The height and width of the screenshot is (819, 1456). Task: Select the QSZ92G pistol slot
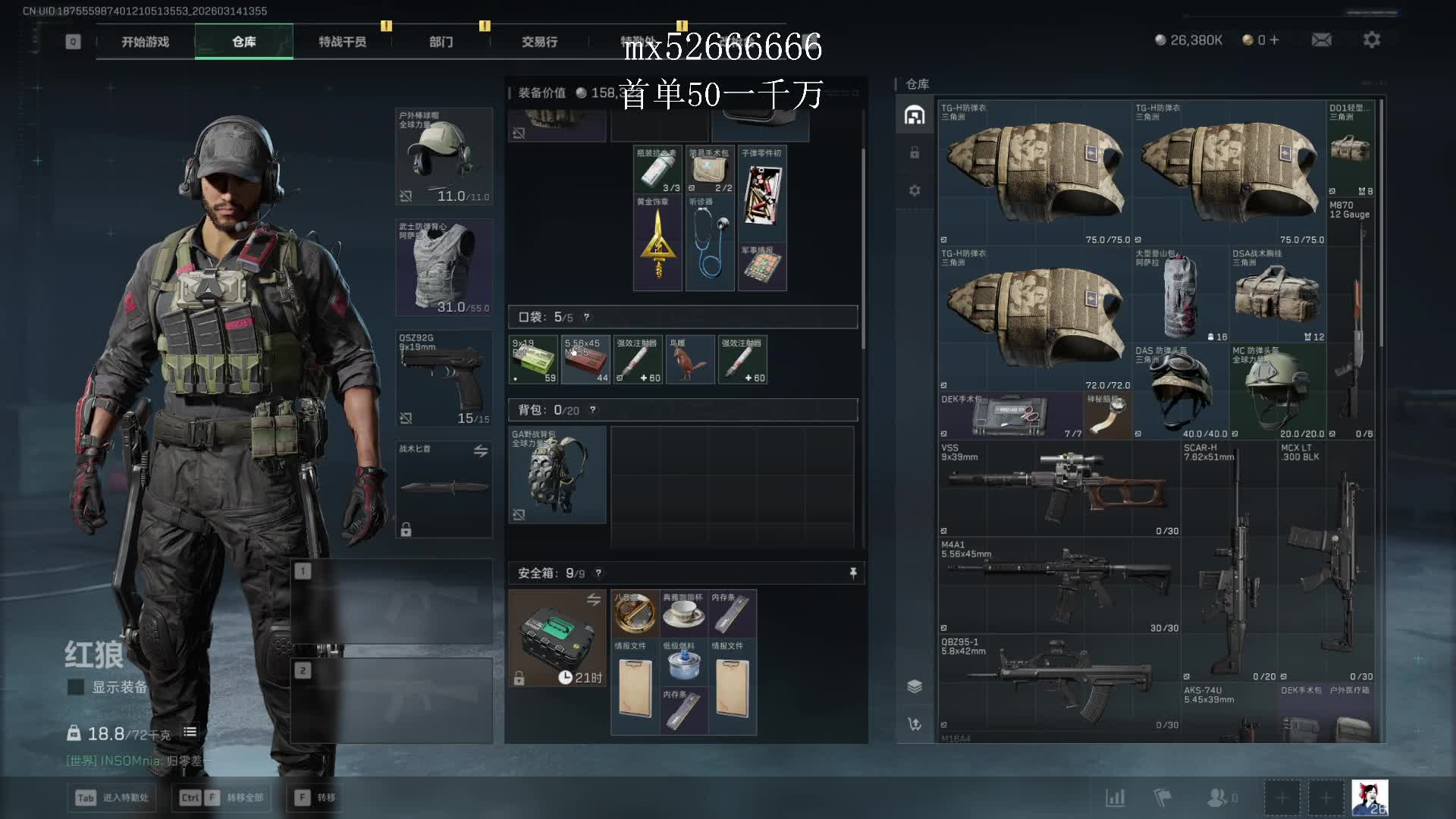tap(444, 378)
